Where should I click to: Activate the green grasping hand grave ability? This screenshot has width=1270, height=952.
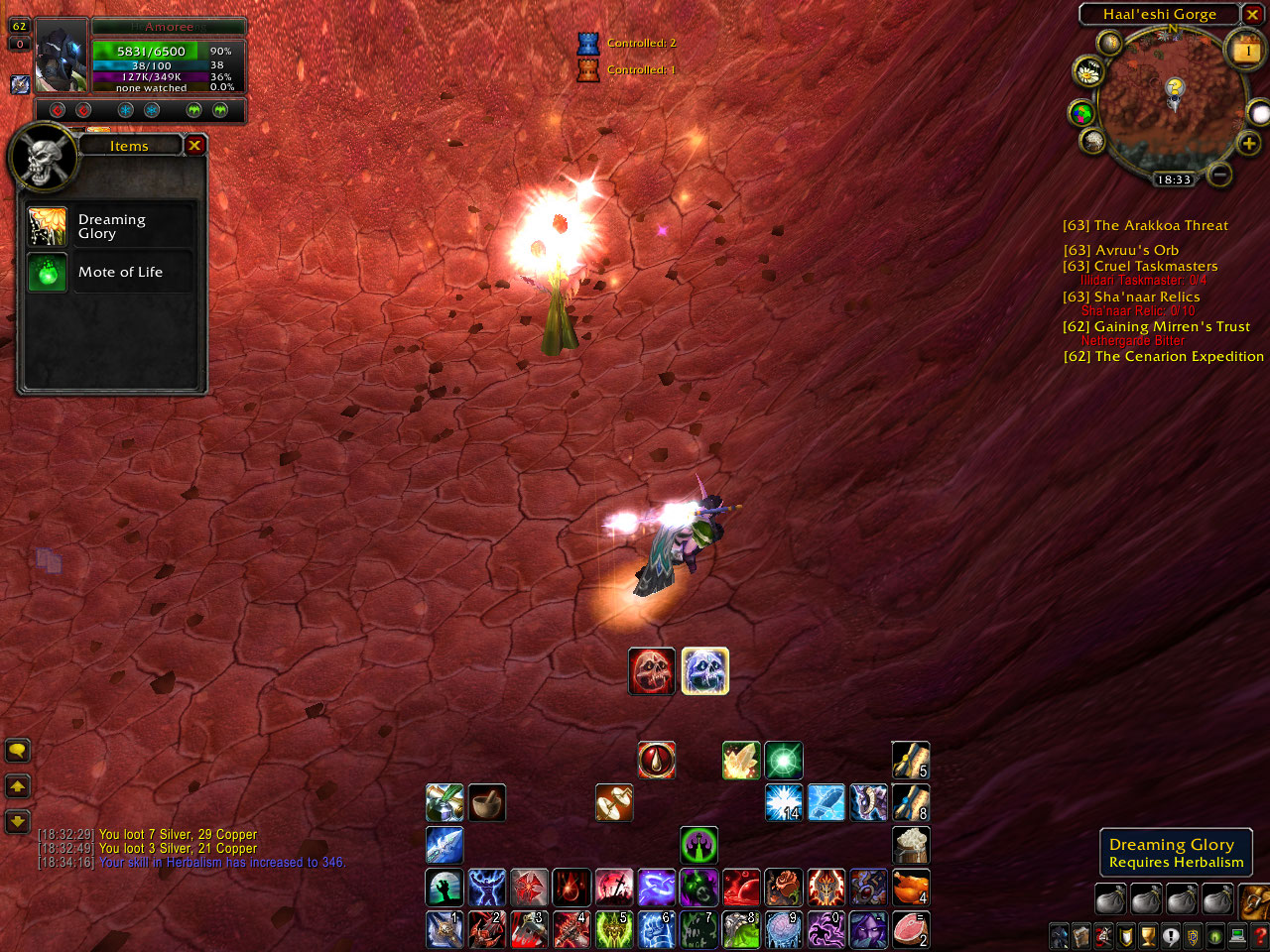pos(444,888)
